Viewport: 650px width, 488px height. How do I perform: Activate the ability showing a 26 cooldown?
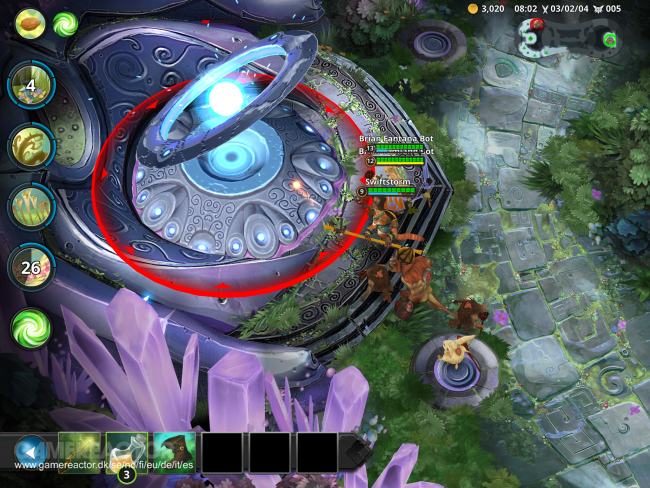click(x=31, y=267)
